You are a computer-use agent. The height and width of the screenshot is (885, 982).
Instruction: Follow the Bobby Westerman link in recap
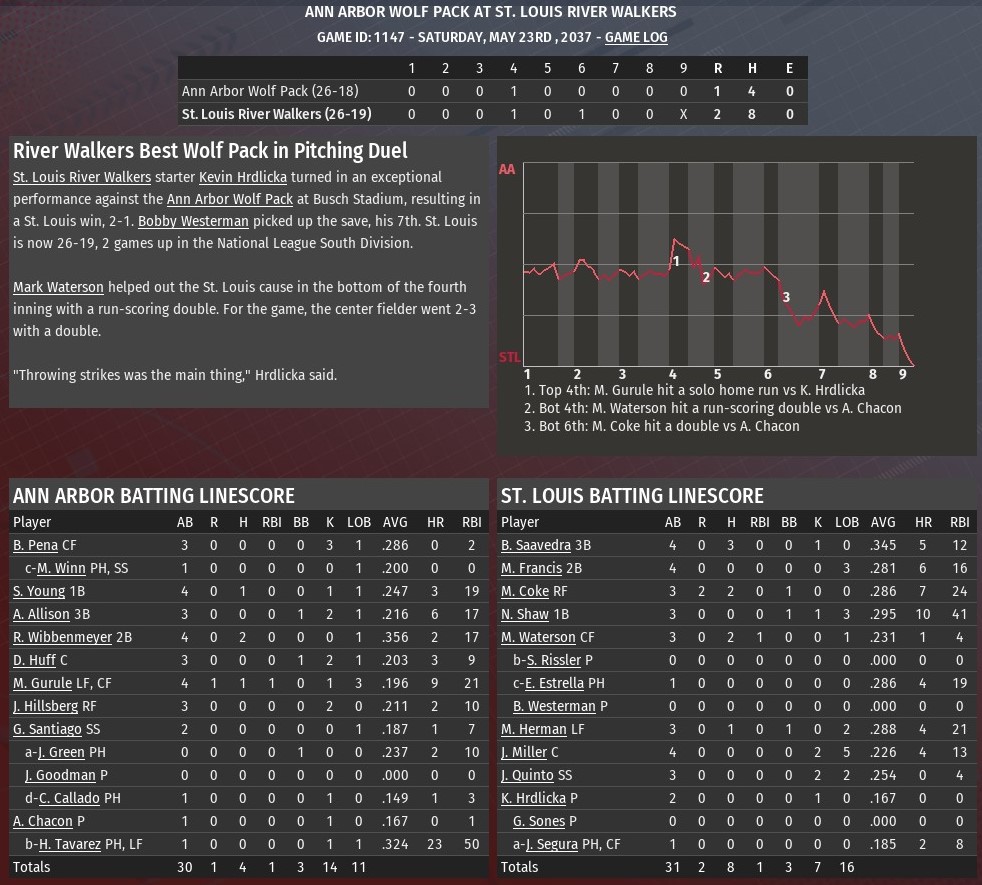193,221
